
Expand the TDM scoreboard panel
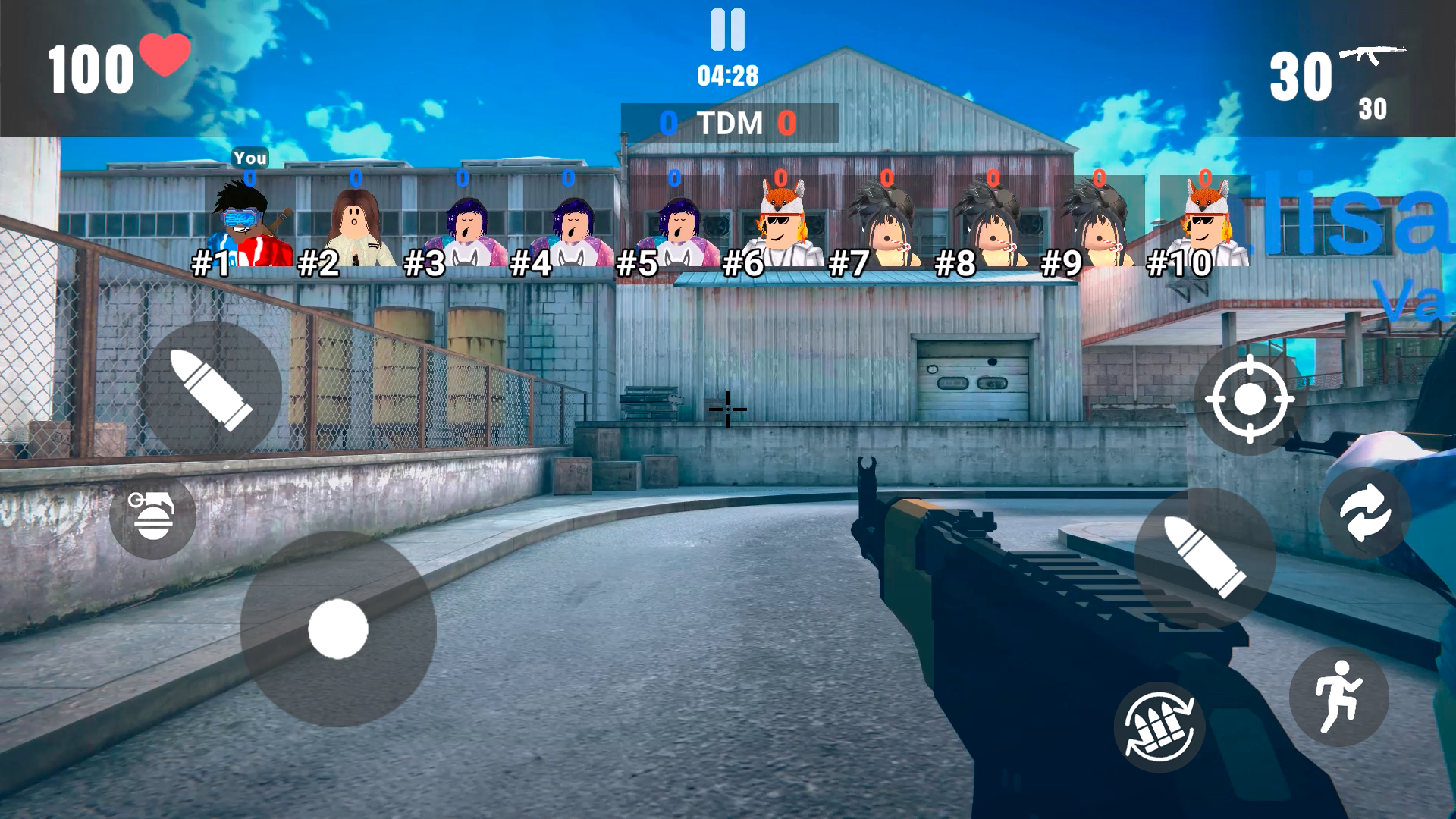[x=728, y=123]
